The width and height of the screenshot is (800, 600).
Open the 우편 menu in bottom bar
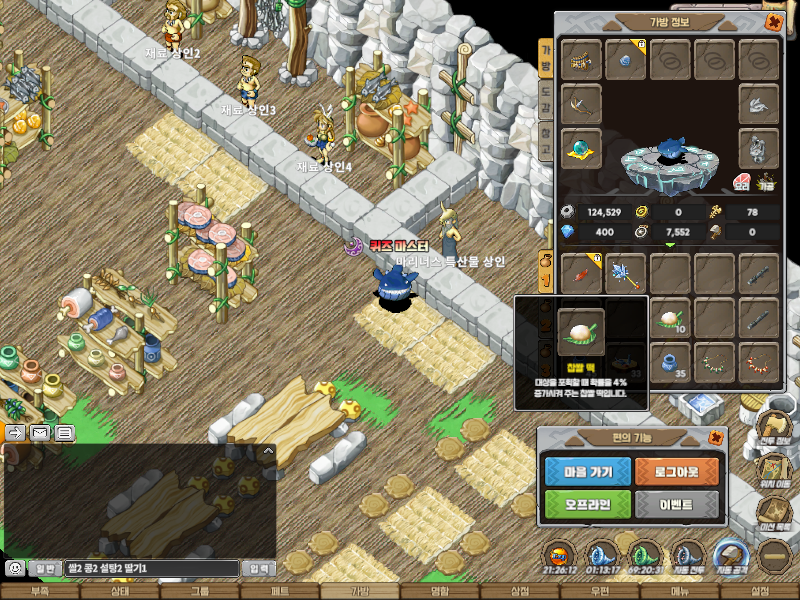600,591
